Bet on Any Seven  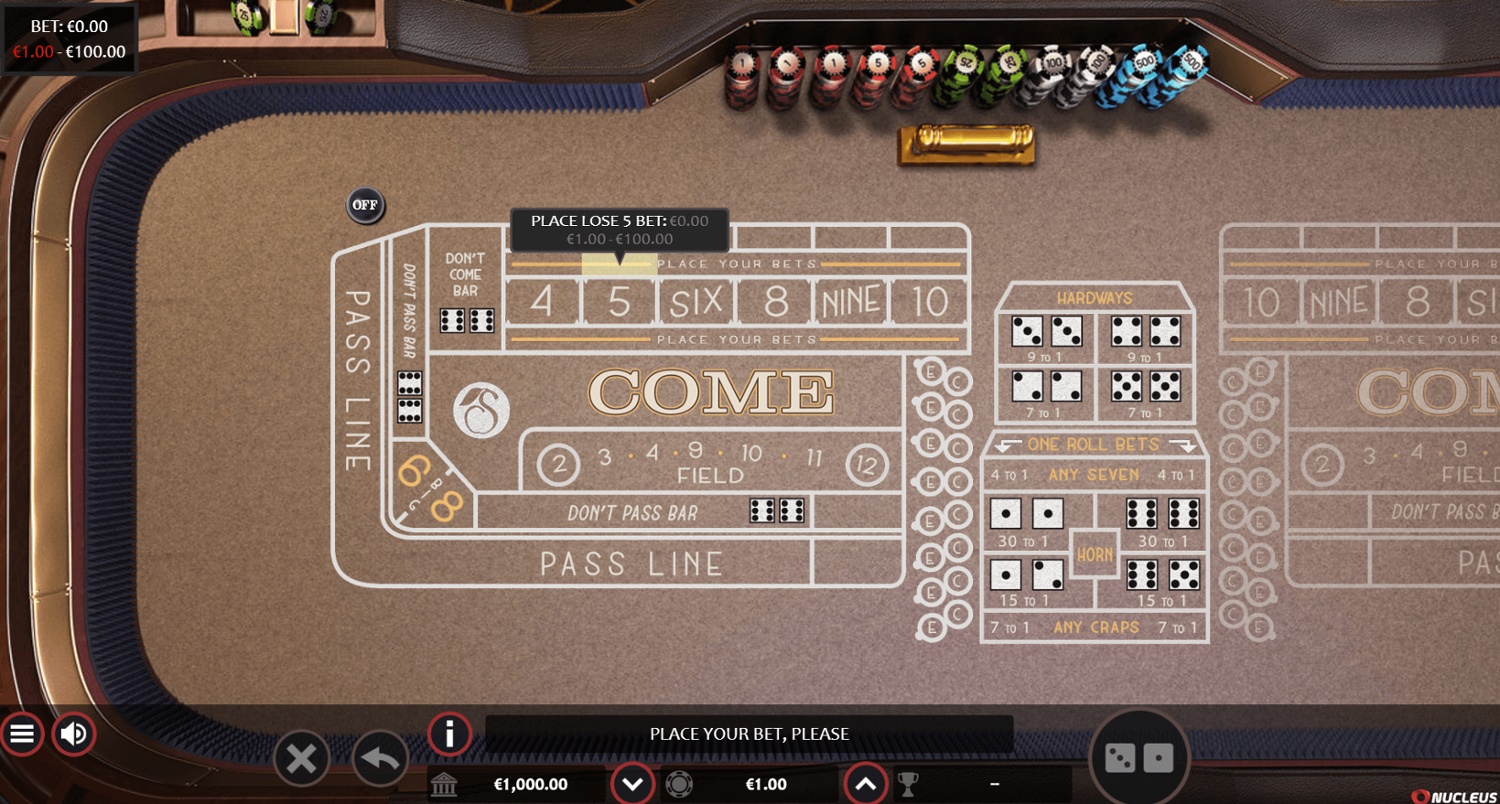pos(1094,475)
